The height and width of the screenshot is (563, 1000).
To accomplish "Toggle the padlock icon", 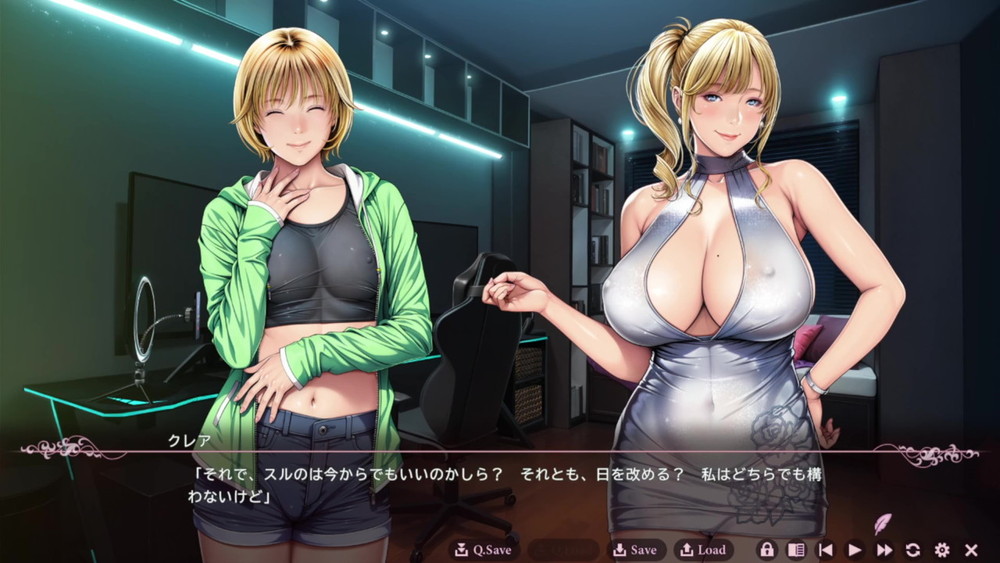I will click(767, 550).
